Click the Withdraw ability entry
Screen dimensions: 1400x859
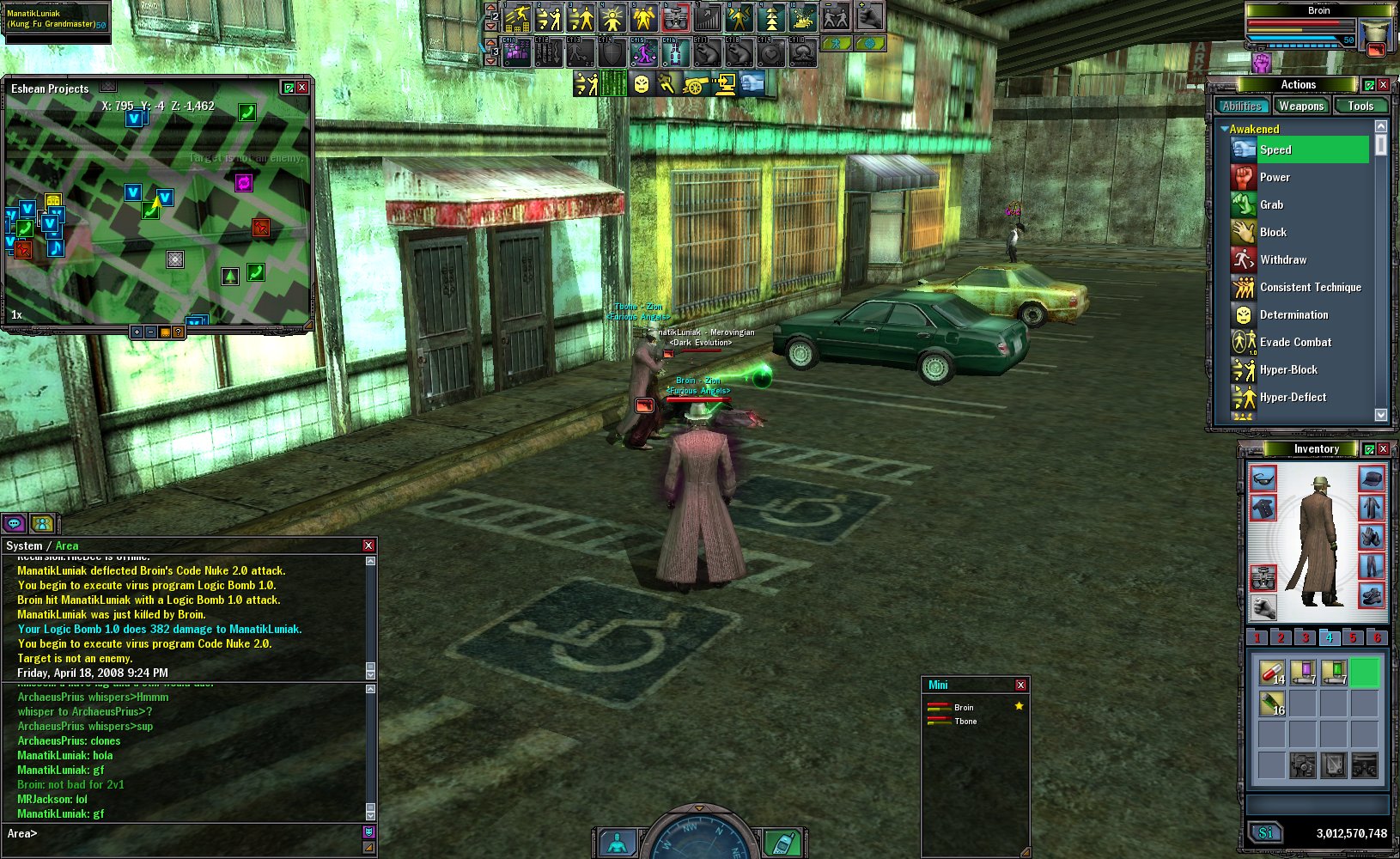pos(1282,260)
